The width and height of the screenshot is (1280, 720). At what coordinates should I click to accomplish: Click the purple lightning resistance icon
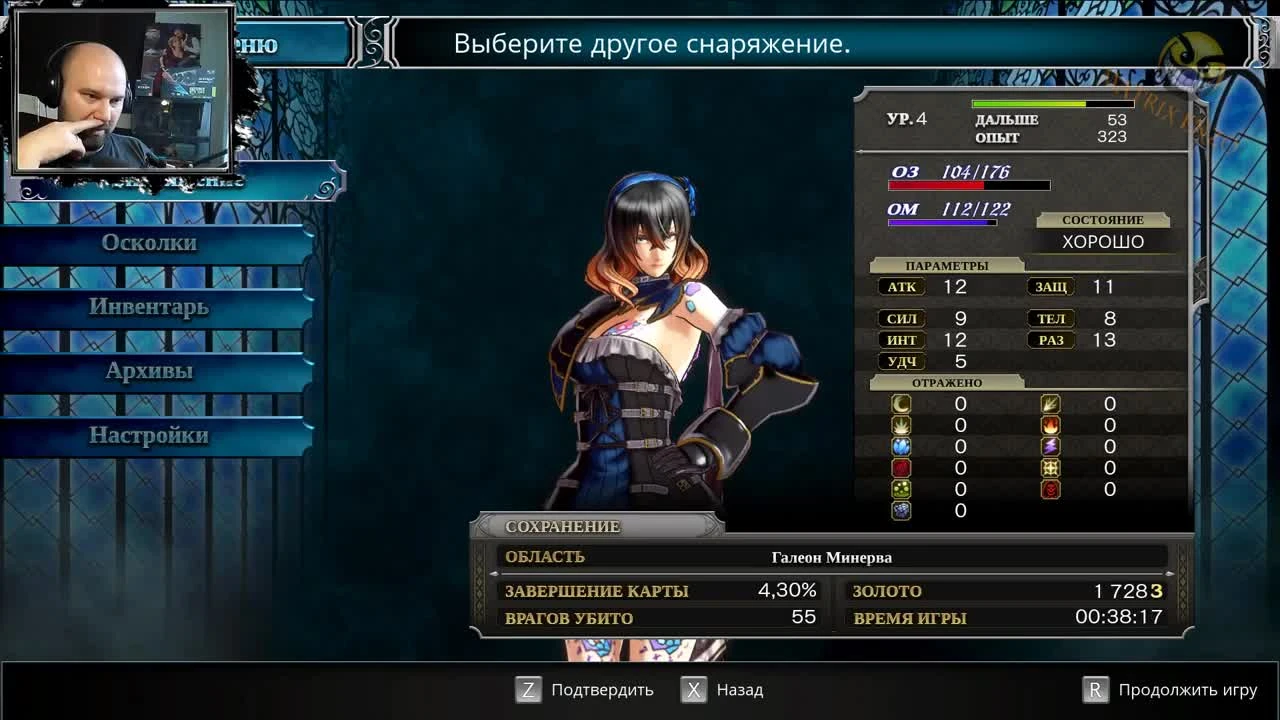point(1050,445)
